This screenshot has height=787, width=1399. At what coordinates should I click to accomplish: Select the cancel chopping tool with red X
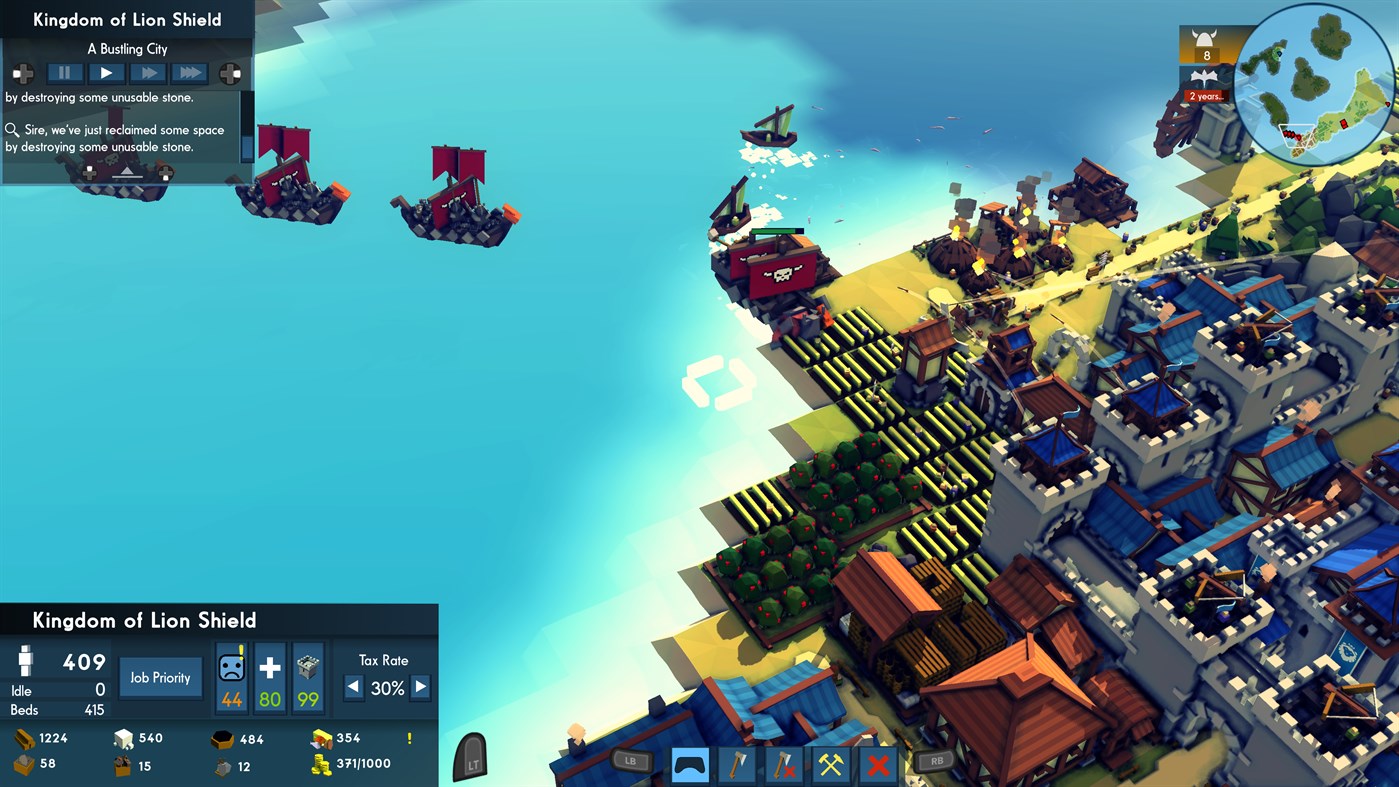[783, 765]
